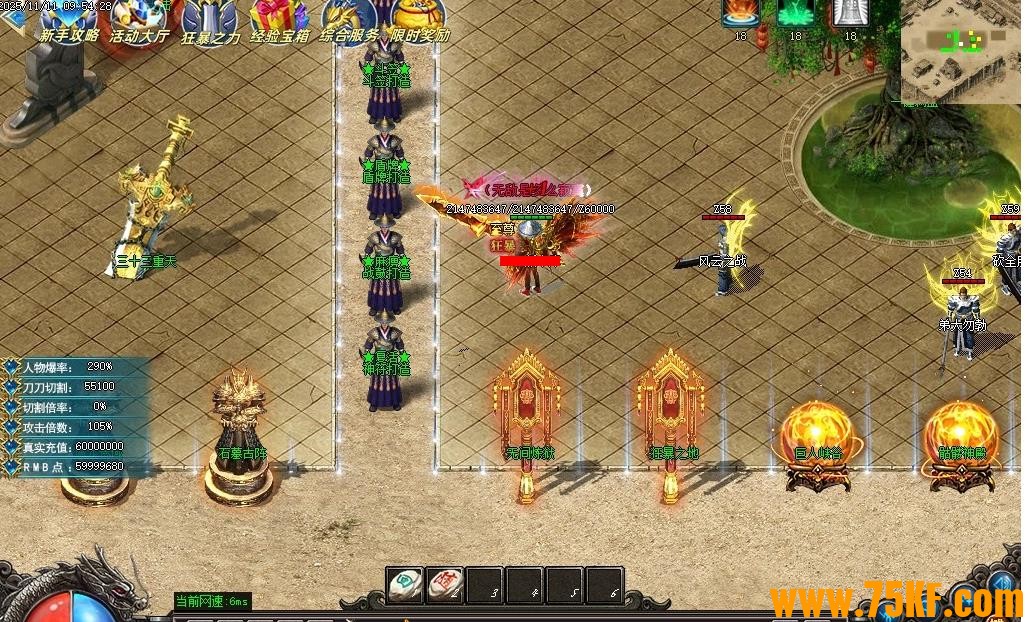Select the white bell buff icon
The image size is (1028, 622).
click(850, 13)
